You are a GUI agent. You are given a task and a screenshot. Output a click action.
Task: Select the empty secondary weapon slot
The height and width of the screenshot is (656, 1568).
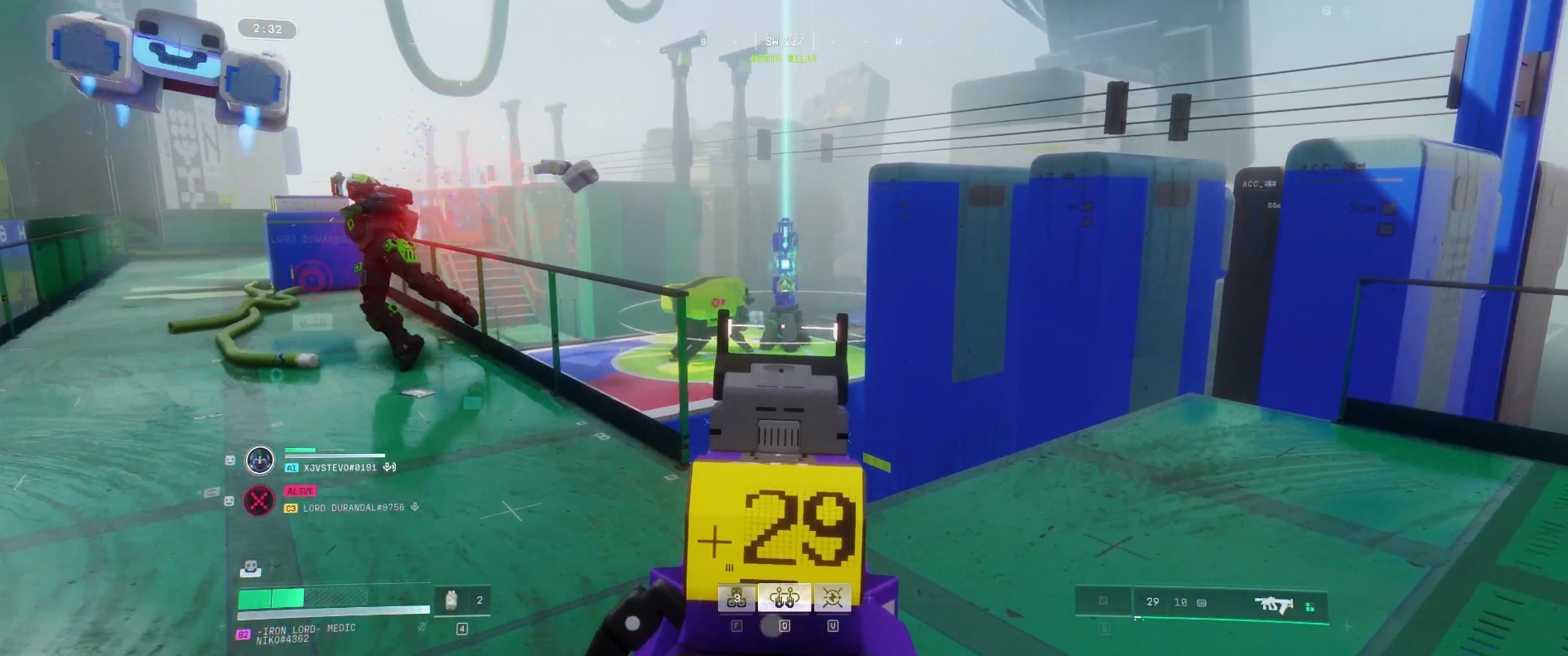point(1103,601)
